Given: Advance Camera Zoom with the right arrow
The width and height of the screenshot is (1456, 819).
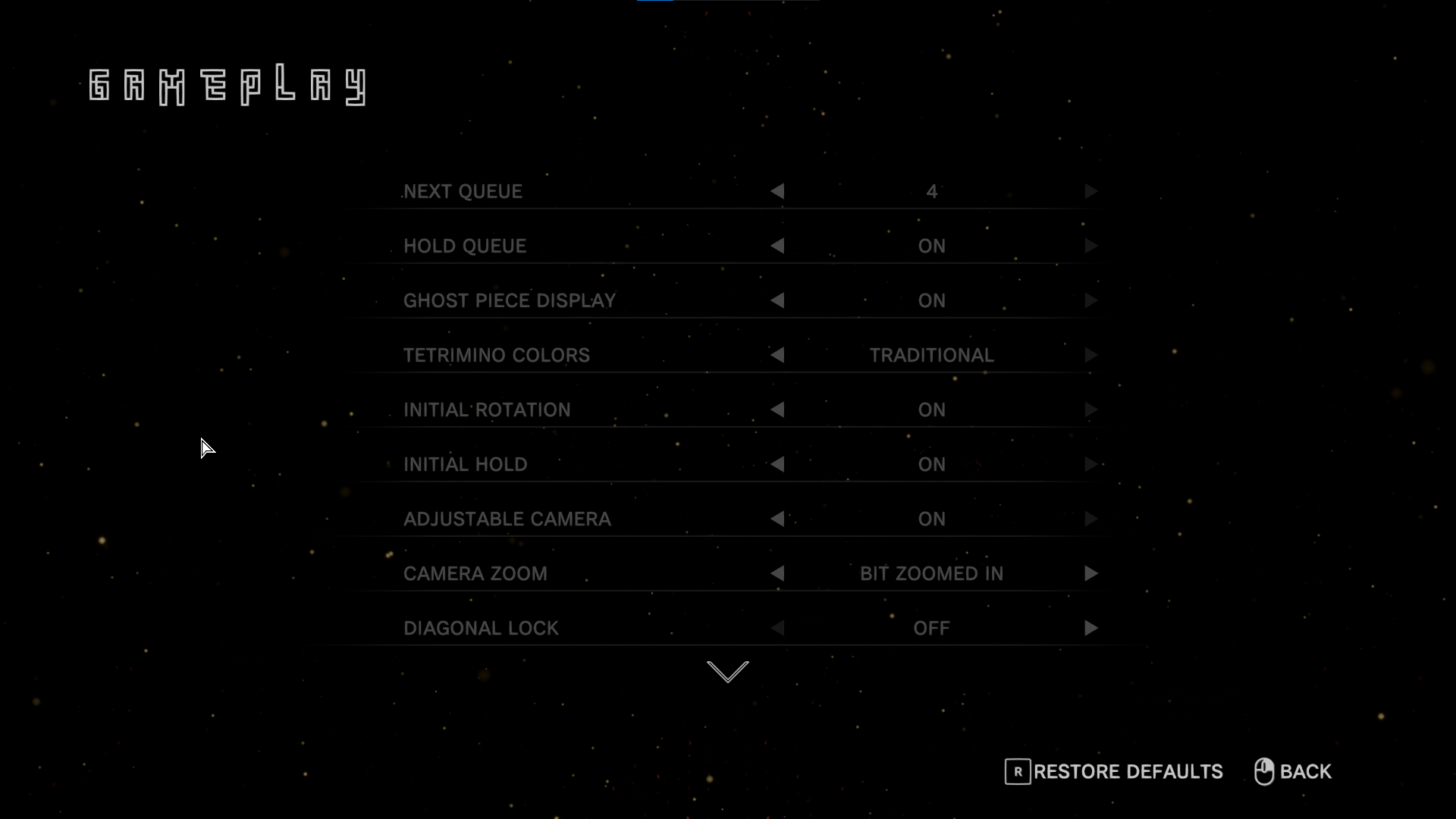Looking at the screenshot, I should click(x=1090, y=574).
